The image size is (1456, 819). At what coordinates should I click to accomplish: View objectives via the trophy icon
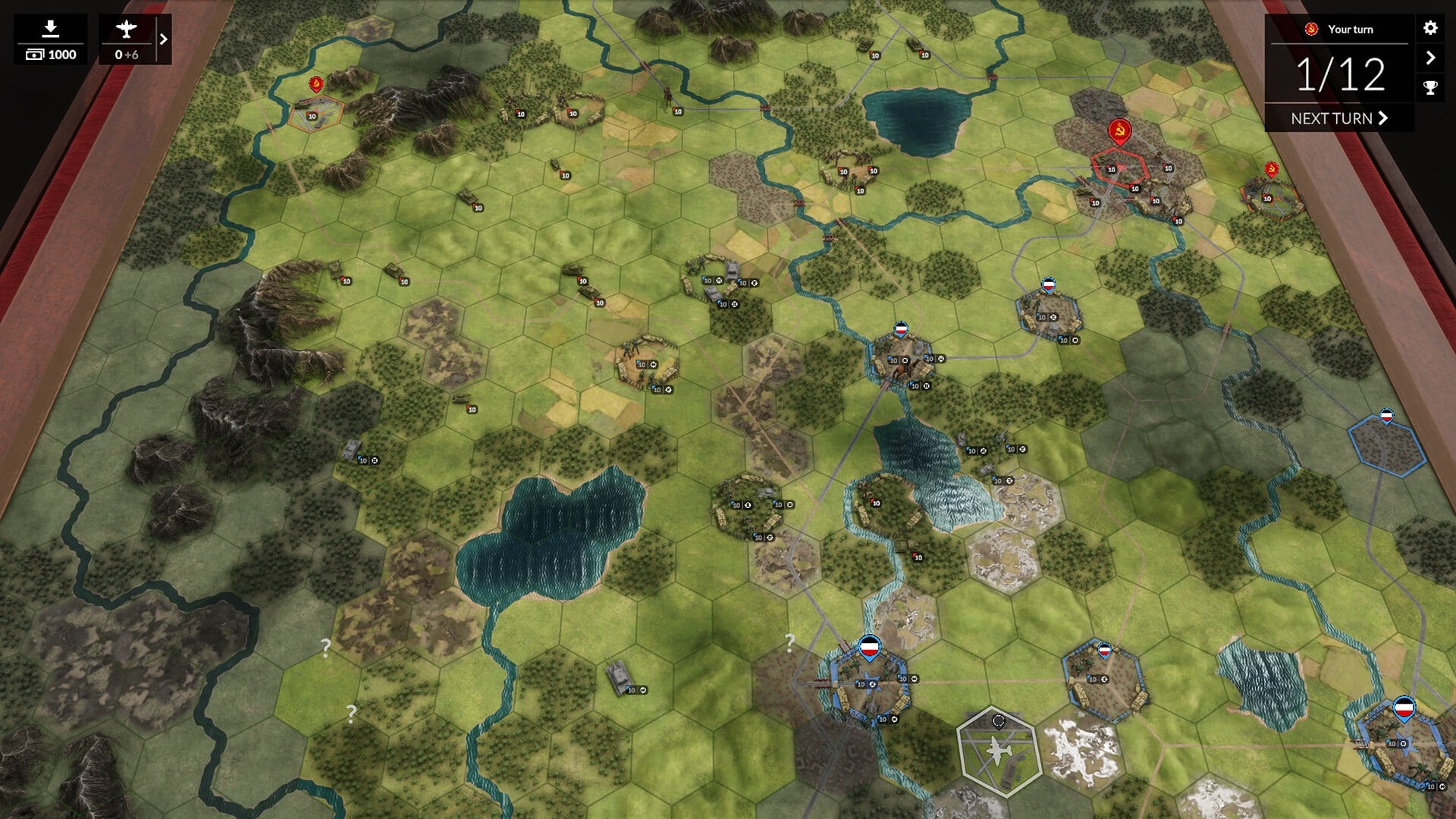(x=1430, y=87)
